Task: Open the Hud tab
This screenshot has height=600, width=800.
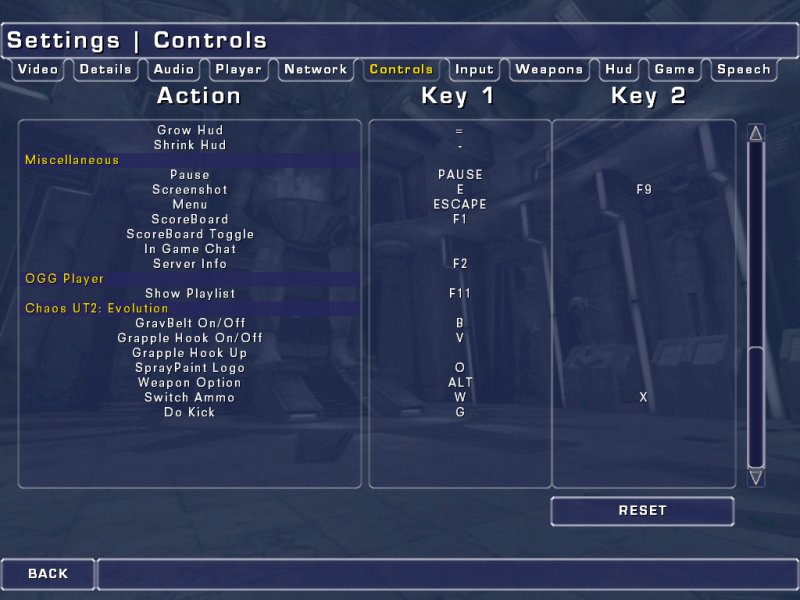Action: 619,70
